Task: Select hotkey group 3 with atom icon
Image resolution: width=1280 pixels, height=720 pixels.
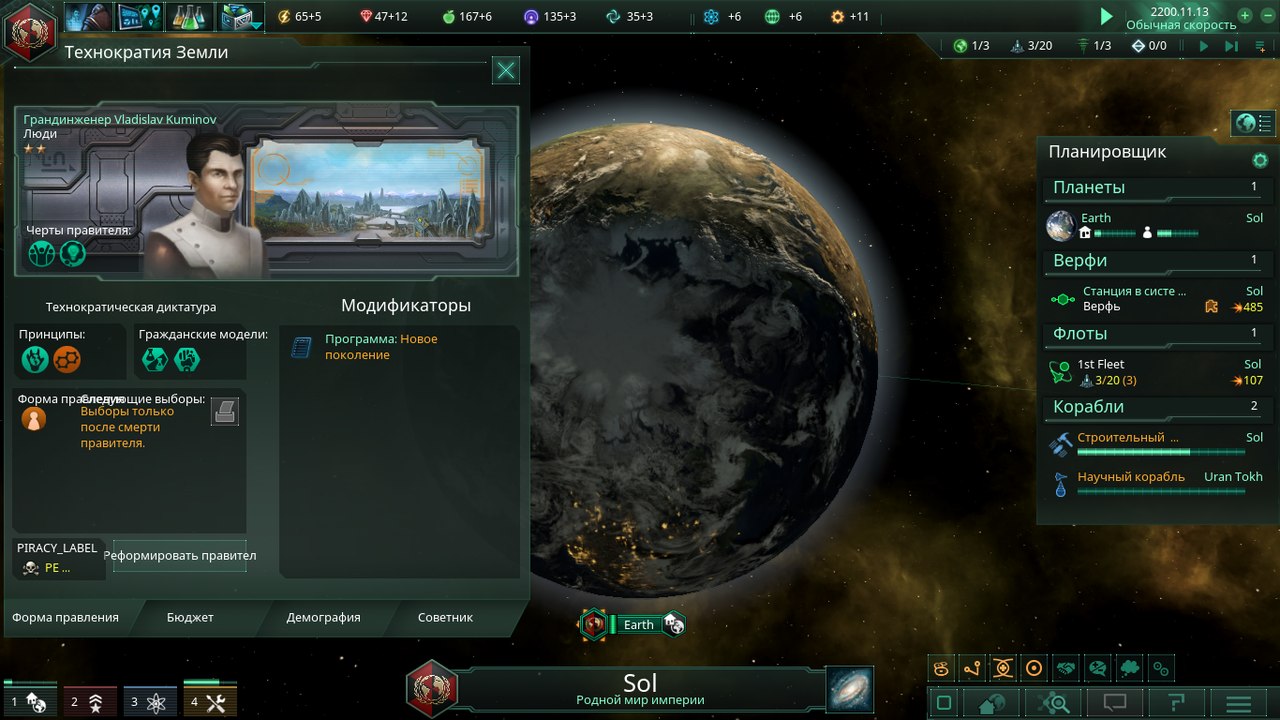Action: (x=151, y=701)
